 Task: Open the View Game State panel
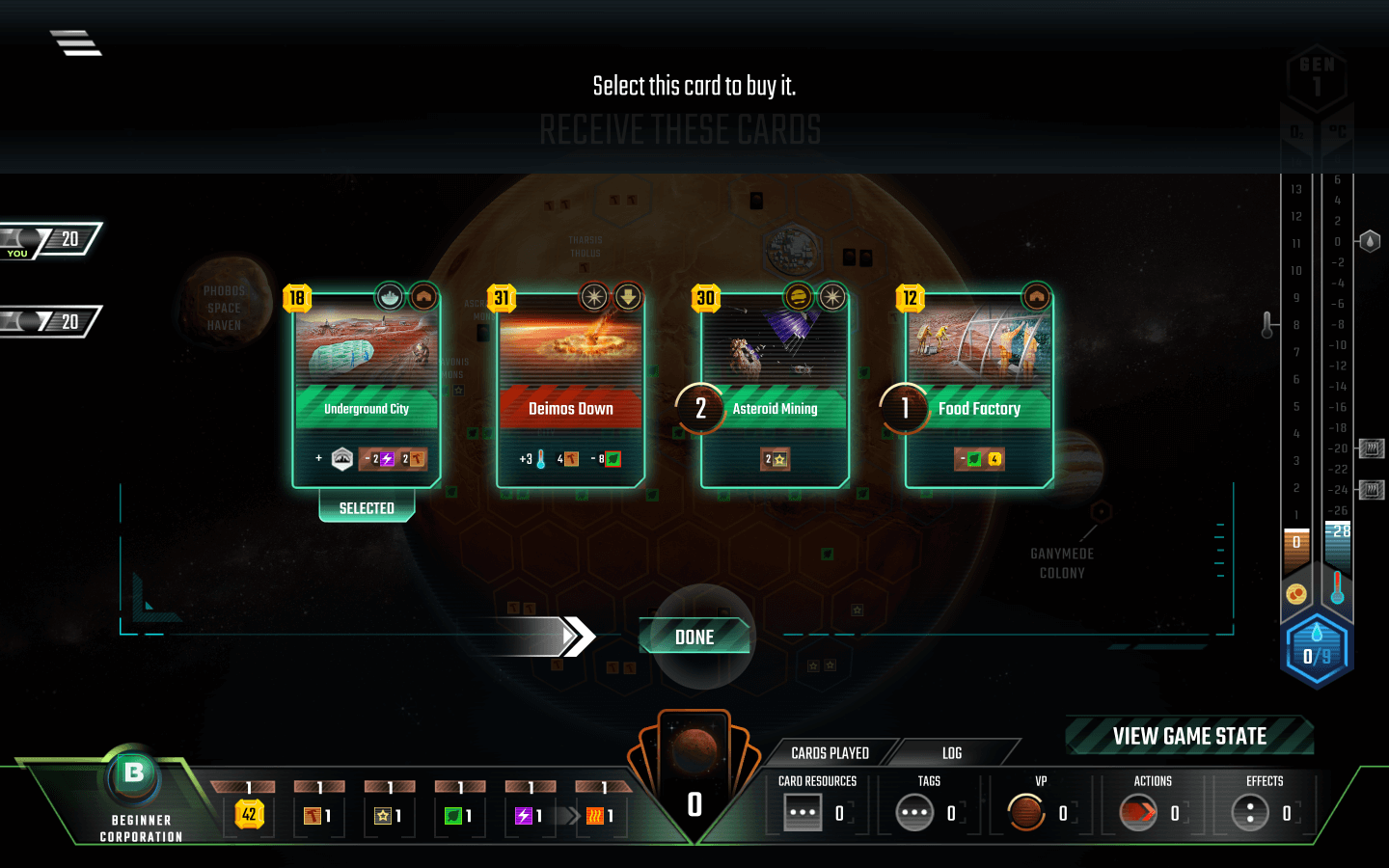[x=1188, y=736]
